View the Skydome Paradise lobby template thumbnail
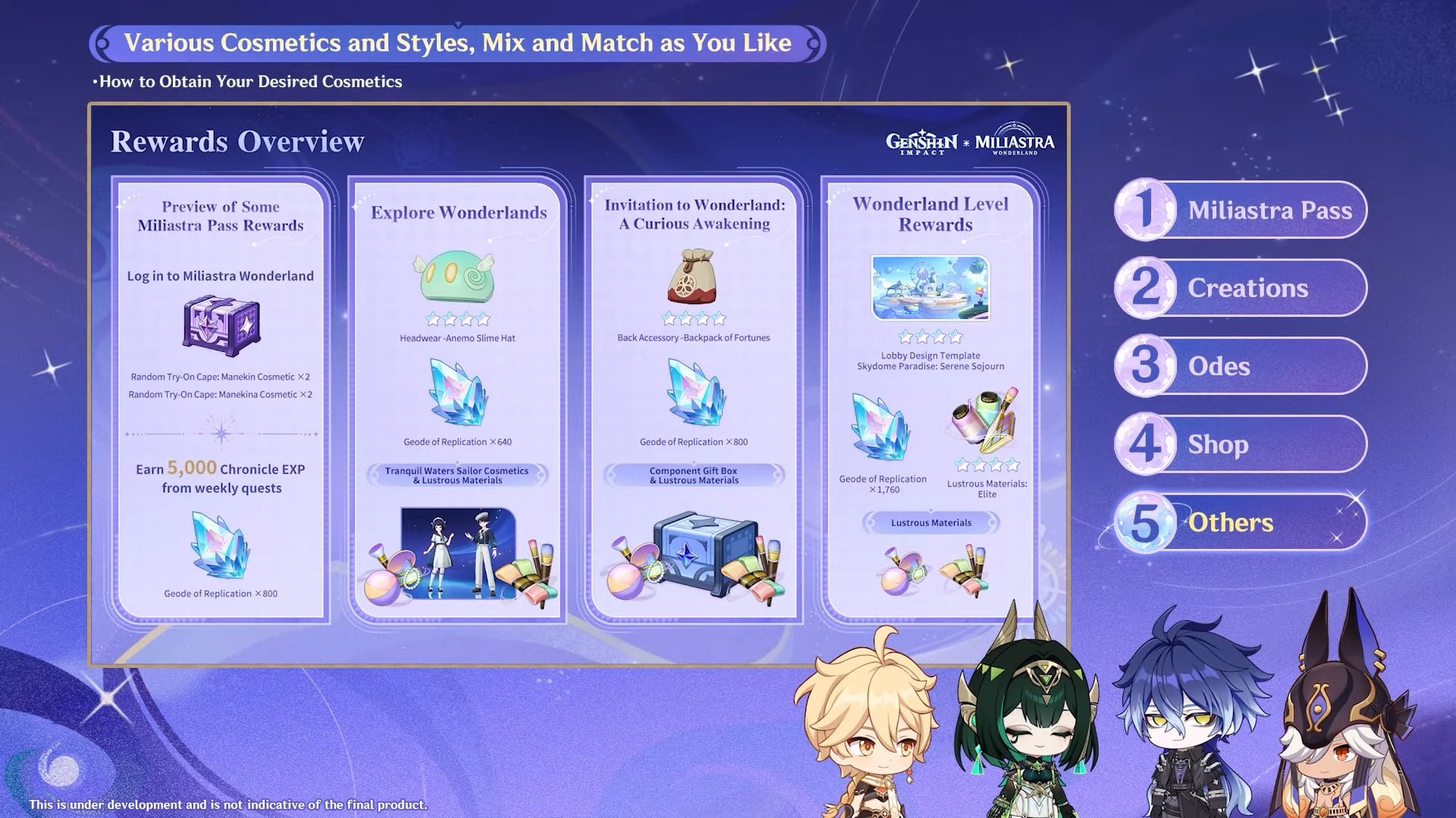 (930, 288)
